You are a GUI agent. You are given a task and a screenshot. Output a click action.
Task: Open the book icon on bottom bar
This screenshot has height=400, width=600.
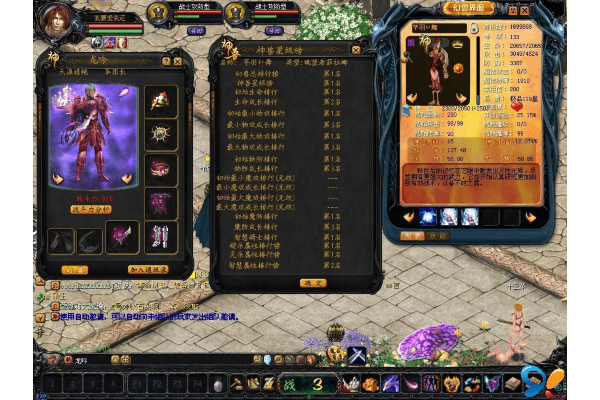[x=514, y=383]
